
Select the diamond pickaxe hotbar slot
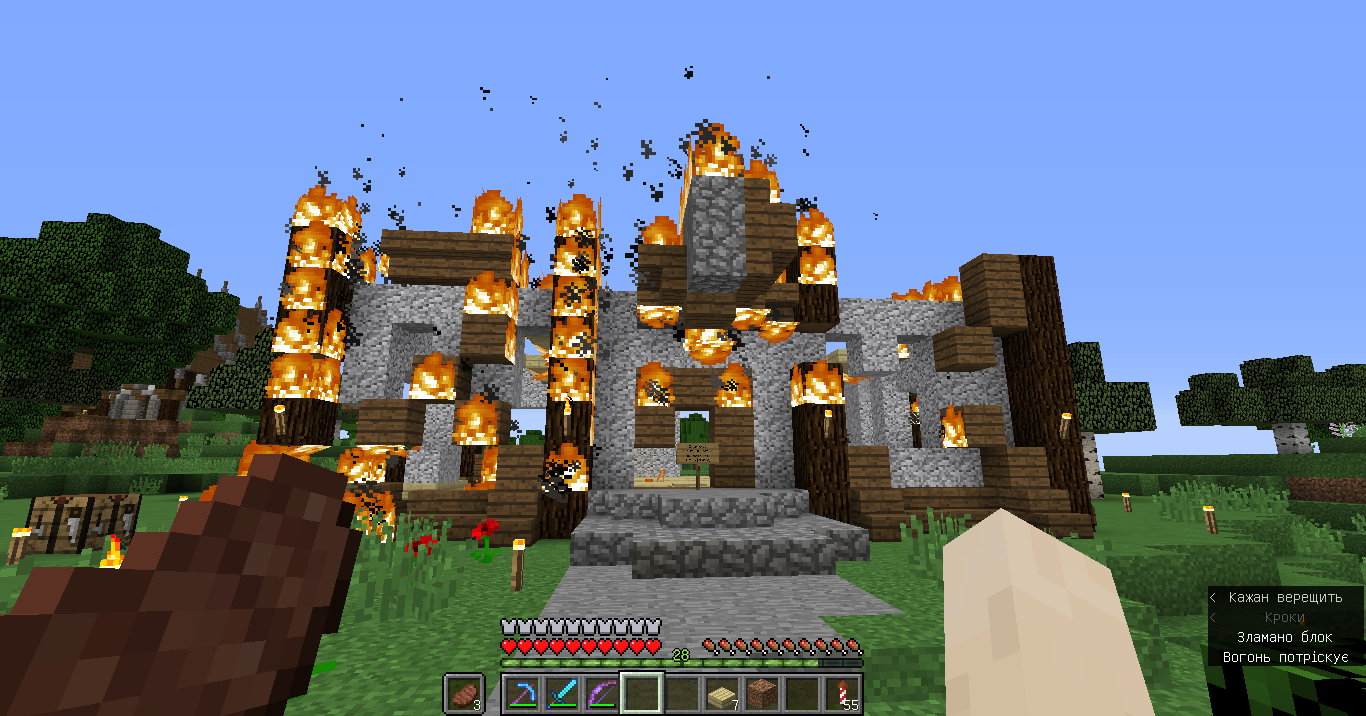(x=521, y=693)
